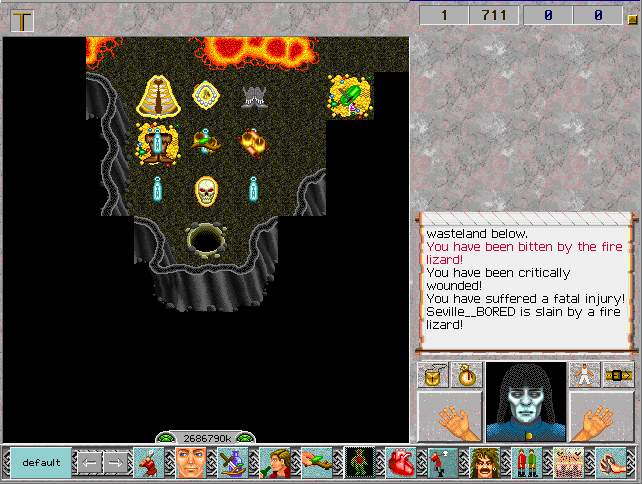Select the empty left hand slot
This screenshot has width=642, height=484.
pos(449,416)
